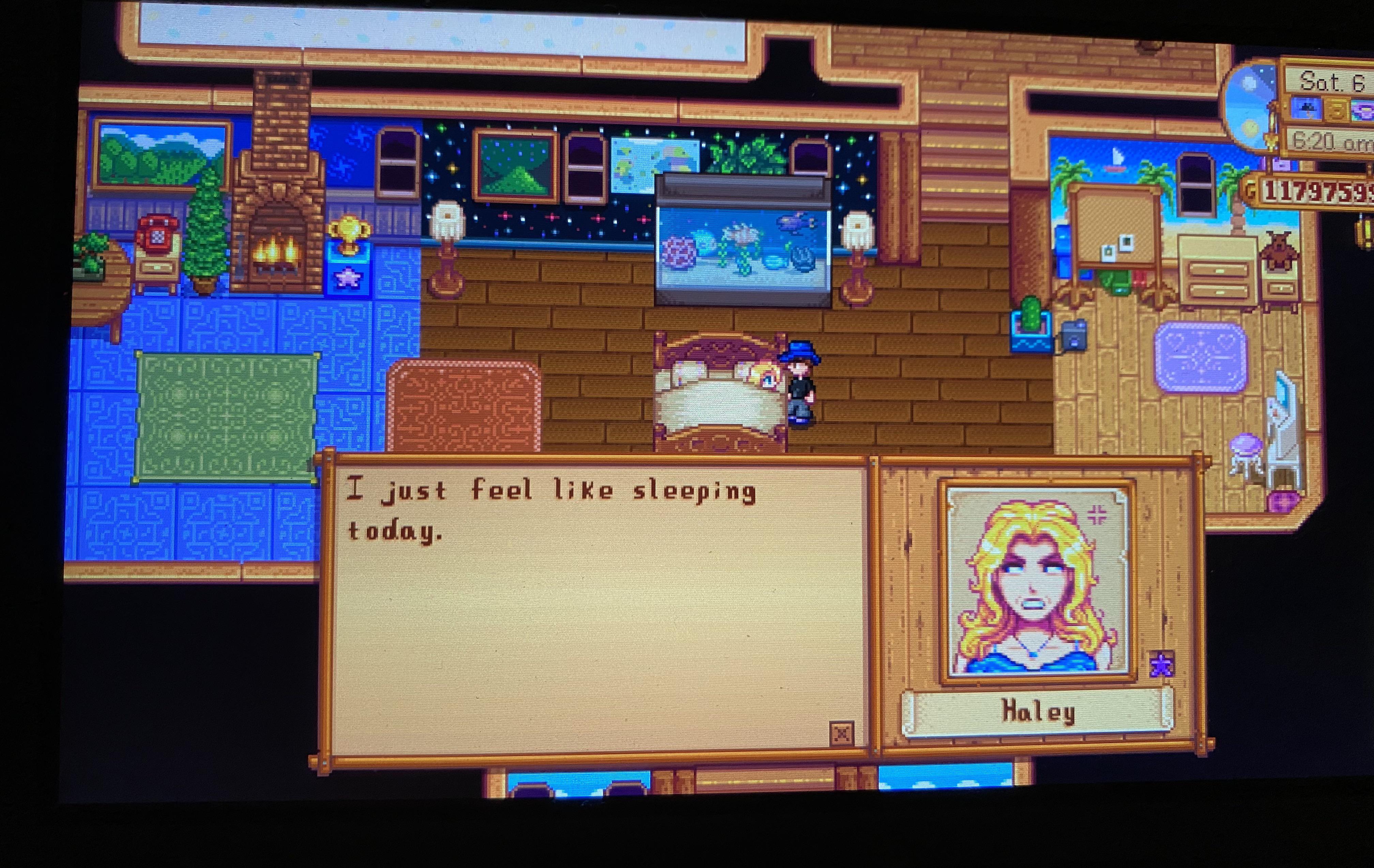Screen dimensions: 1374x868
Task: Click the season banner icon next to the weather
Action: point(1338,108)
